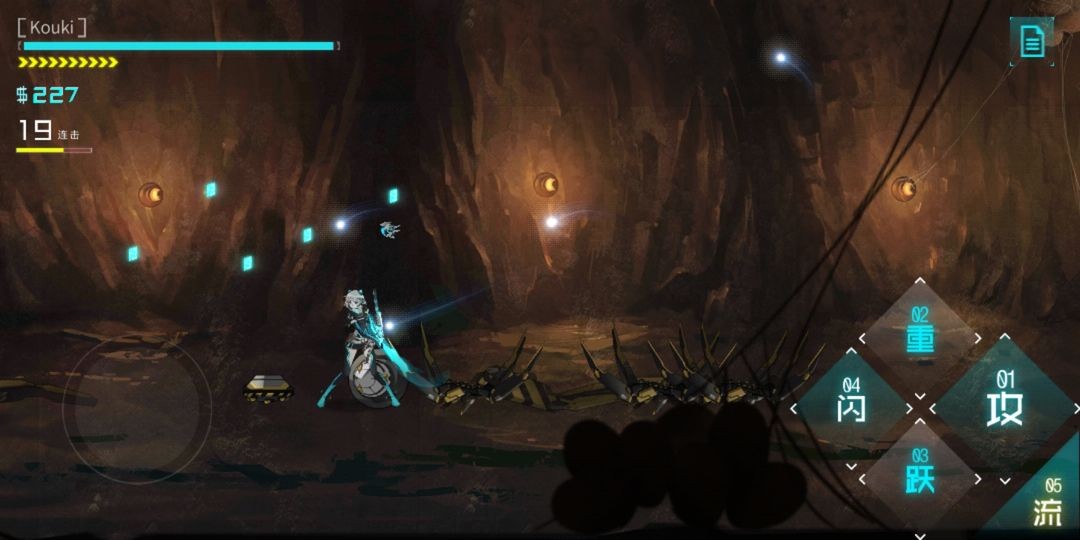Open the document menu icon

(x=1032, y=41)
